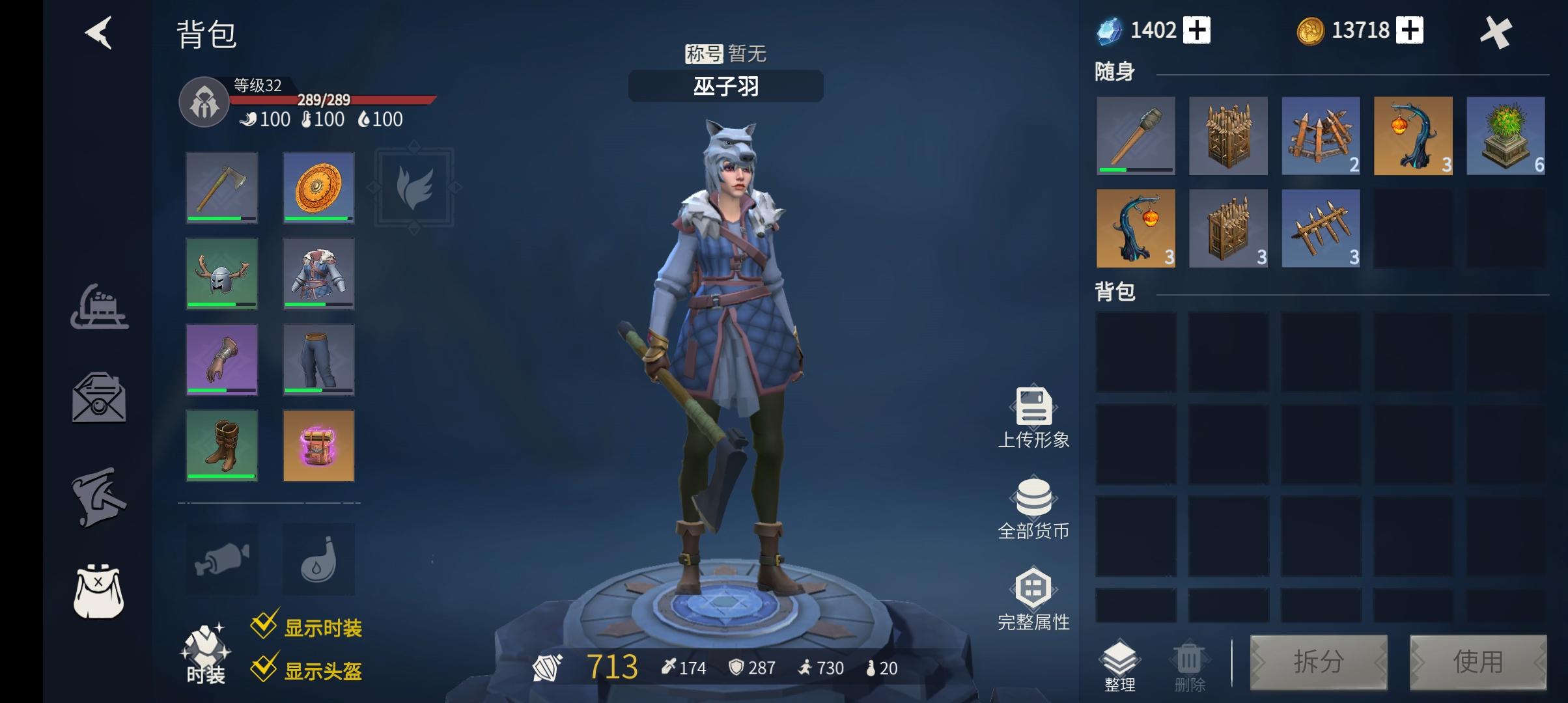Screen dimensions: 1568x703
Task: Open the mail icon in sidebar
Action: (99, 399)
